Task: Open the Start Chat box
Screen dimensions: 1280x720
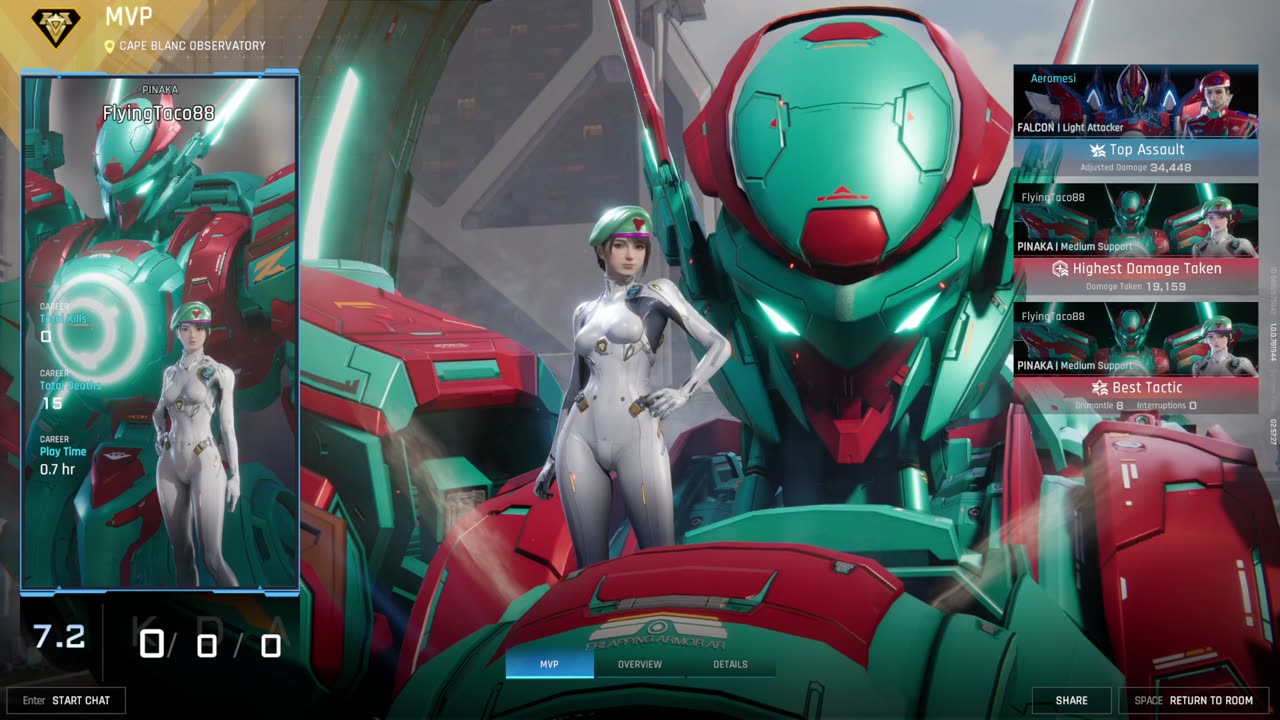Action: click(67, 700)
